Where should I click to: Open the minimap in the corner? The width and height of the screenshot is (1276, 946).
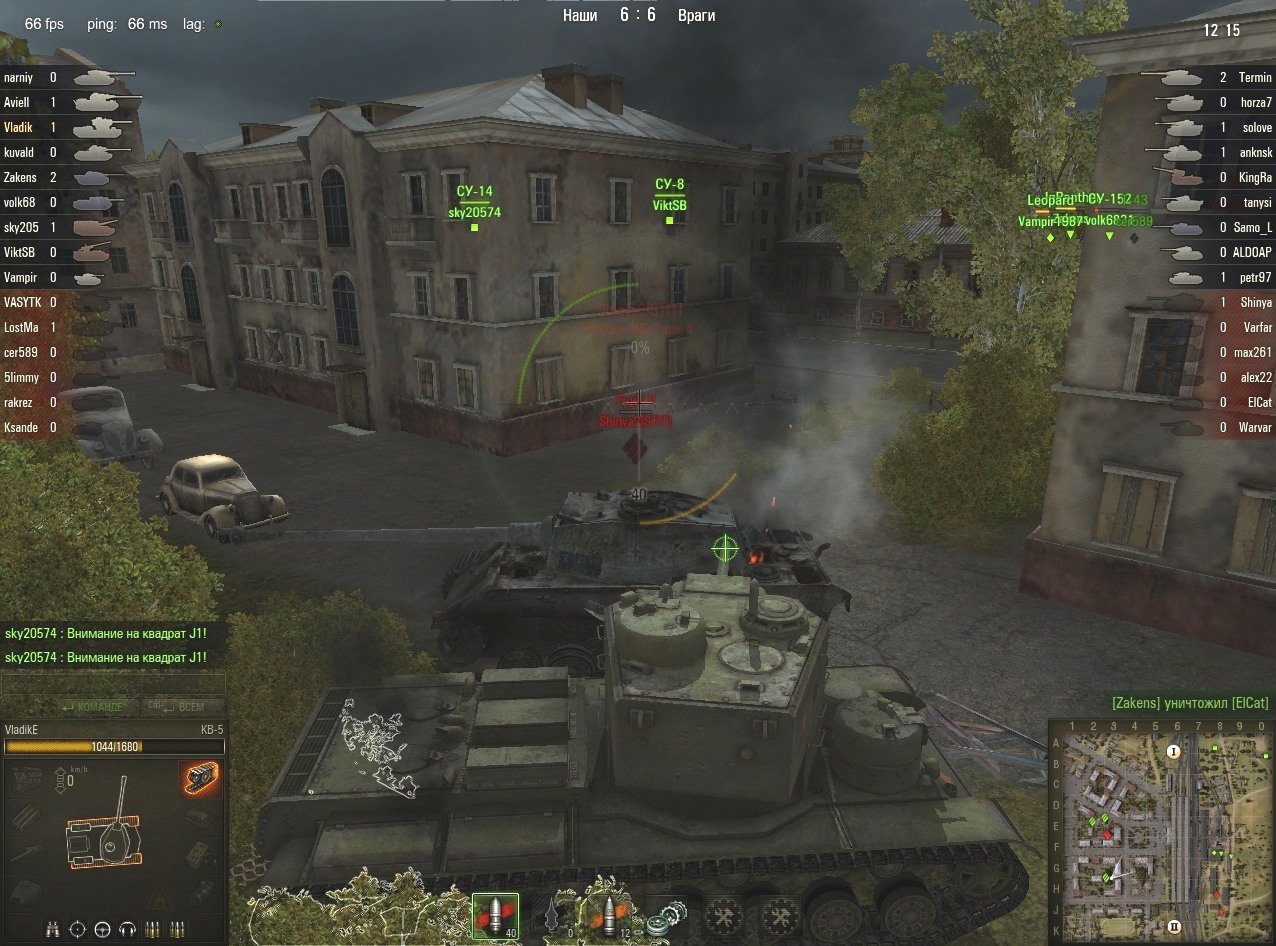click(1158, 830)
